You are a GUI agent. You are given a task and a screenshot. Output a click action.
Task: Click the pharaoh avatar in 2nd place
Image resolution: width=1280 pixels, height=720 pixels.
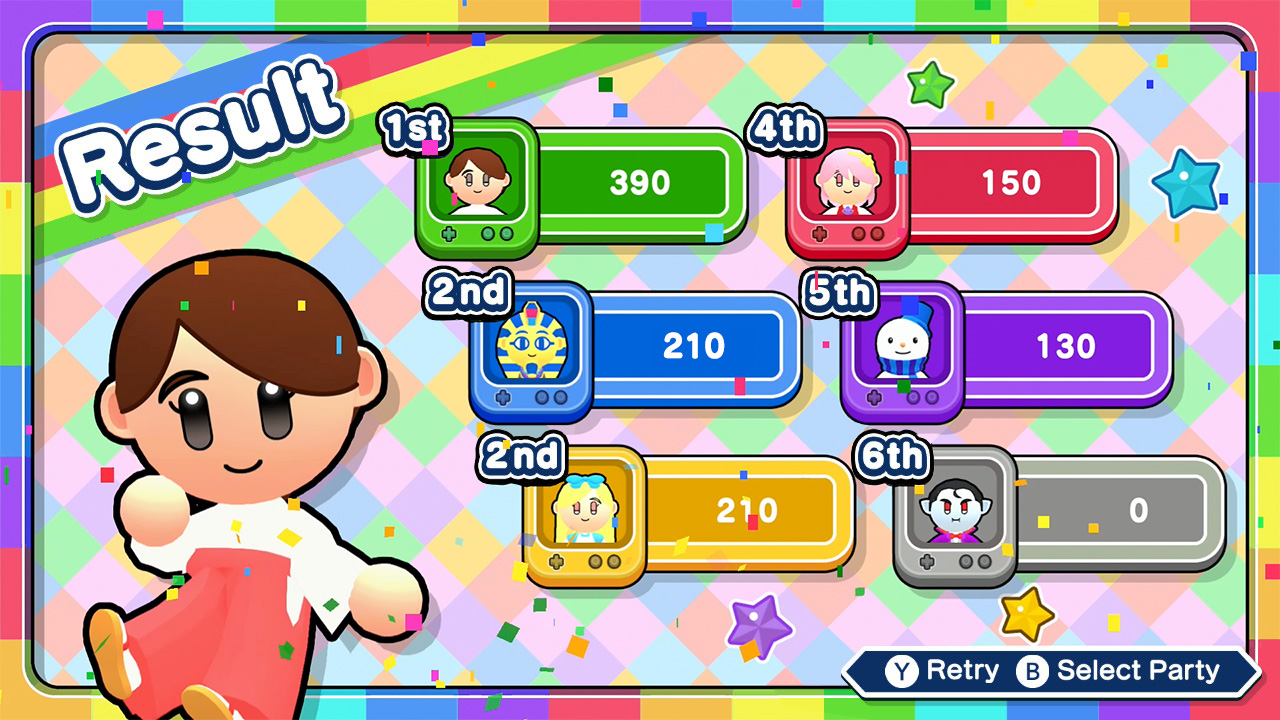(530, 348)
